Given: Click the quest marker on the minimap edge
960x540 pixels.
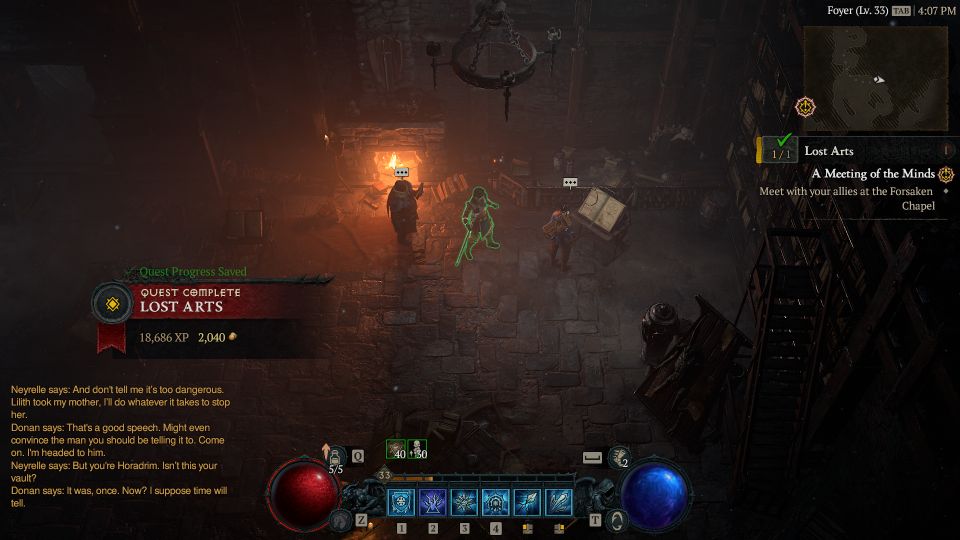Looking at the screenshot, I should pos(806,106).
